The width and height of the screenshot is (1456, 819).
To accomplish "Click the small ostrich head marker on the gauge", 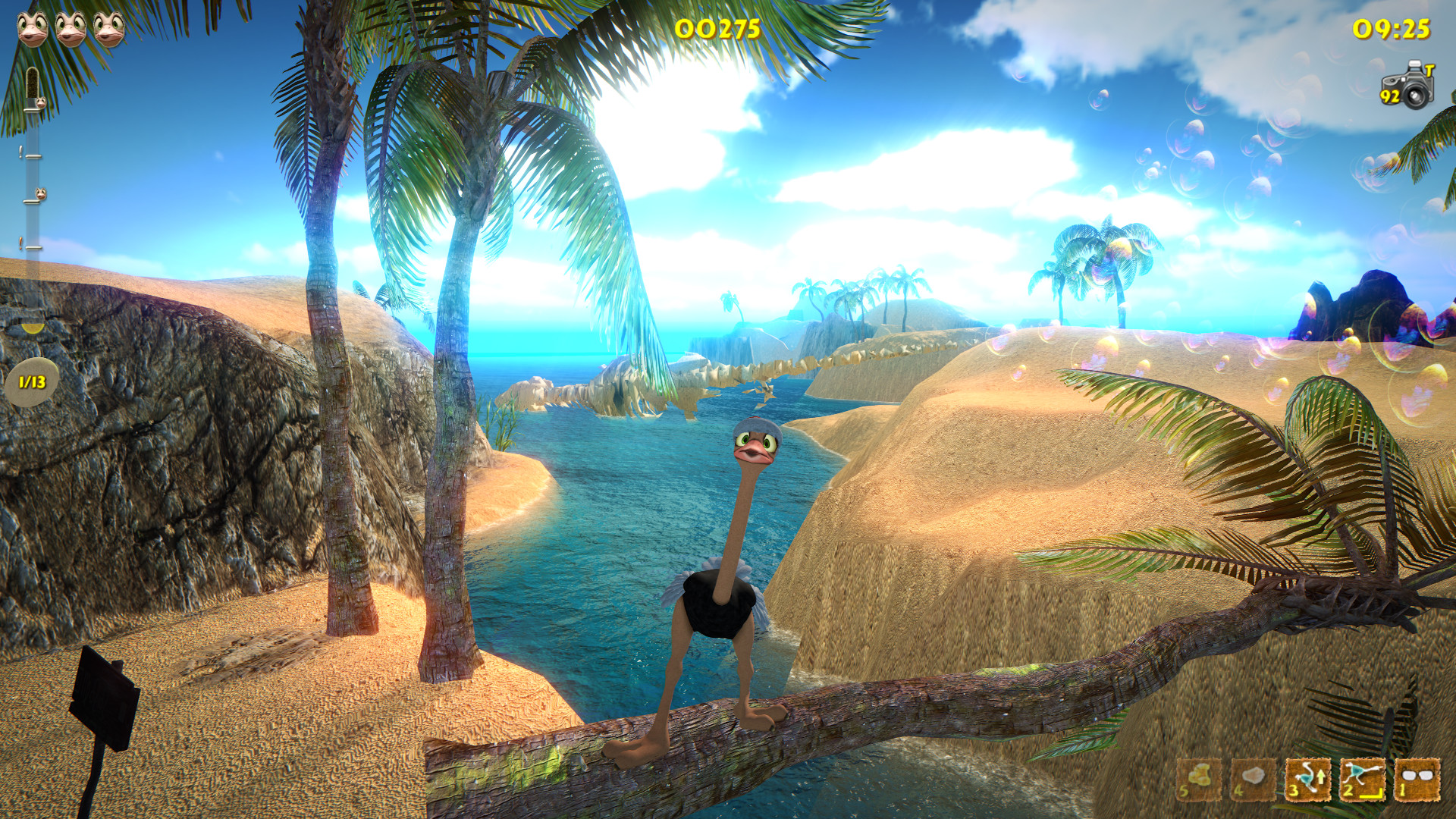I will point(40,192).
